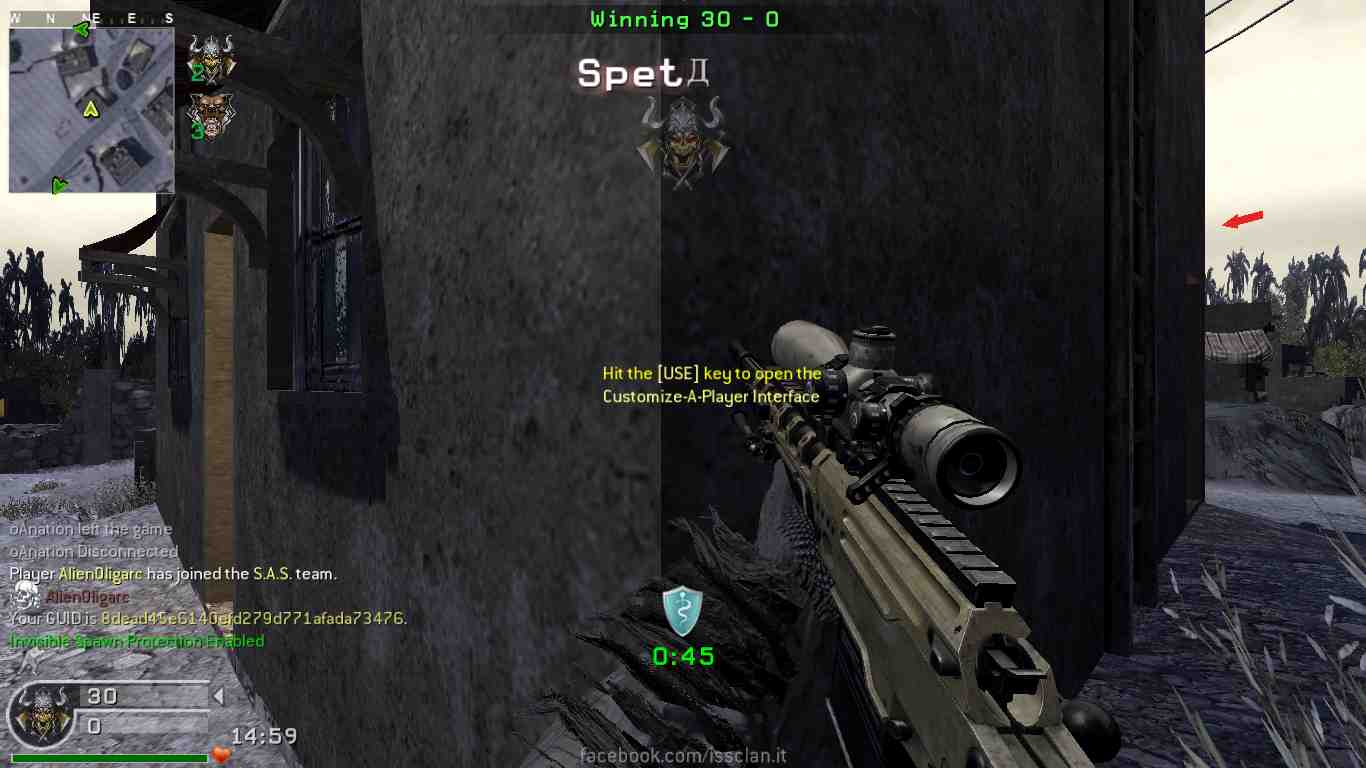This screenshot has width=1366, height=768.
Task: Click the spawn protection shield icon
Action: click(x=682, y=611)
